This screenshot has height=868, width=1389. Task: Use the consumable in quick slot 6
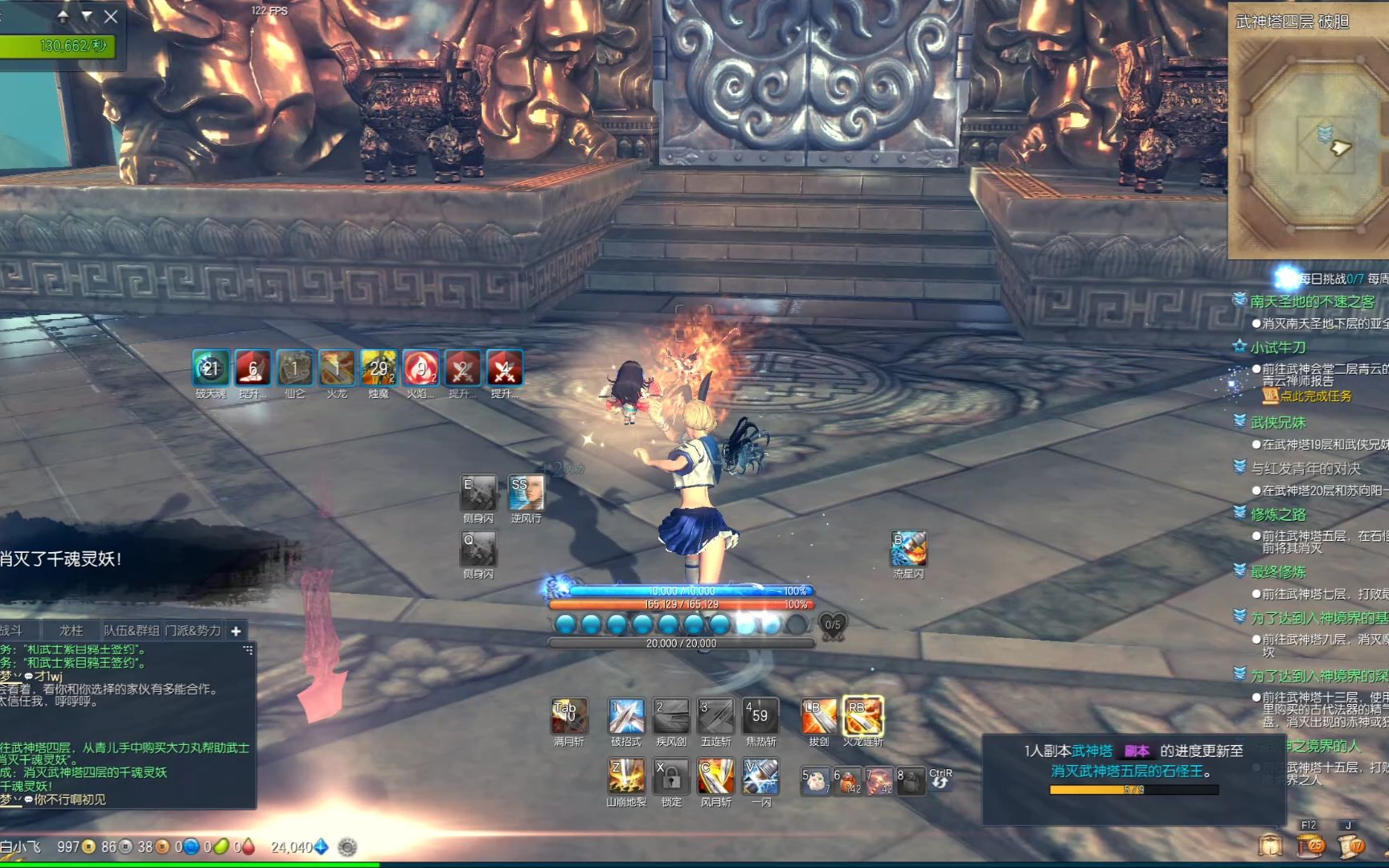click(847, 780)
